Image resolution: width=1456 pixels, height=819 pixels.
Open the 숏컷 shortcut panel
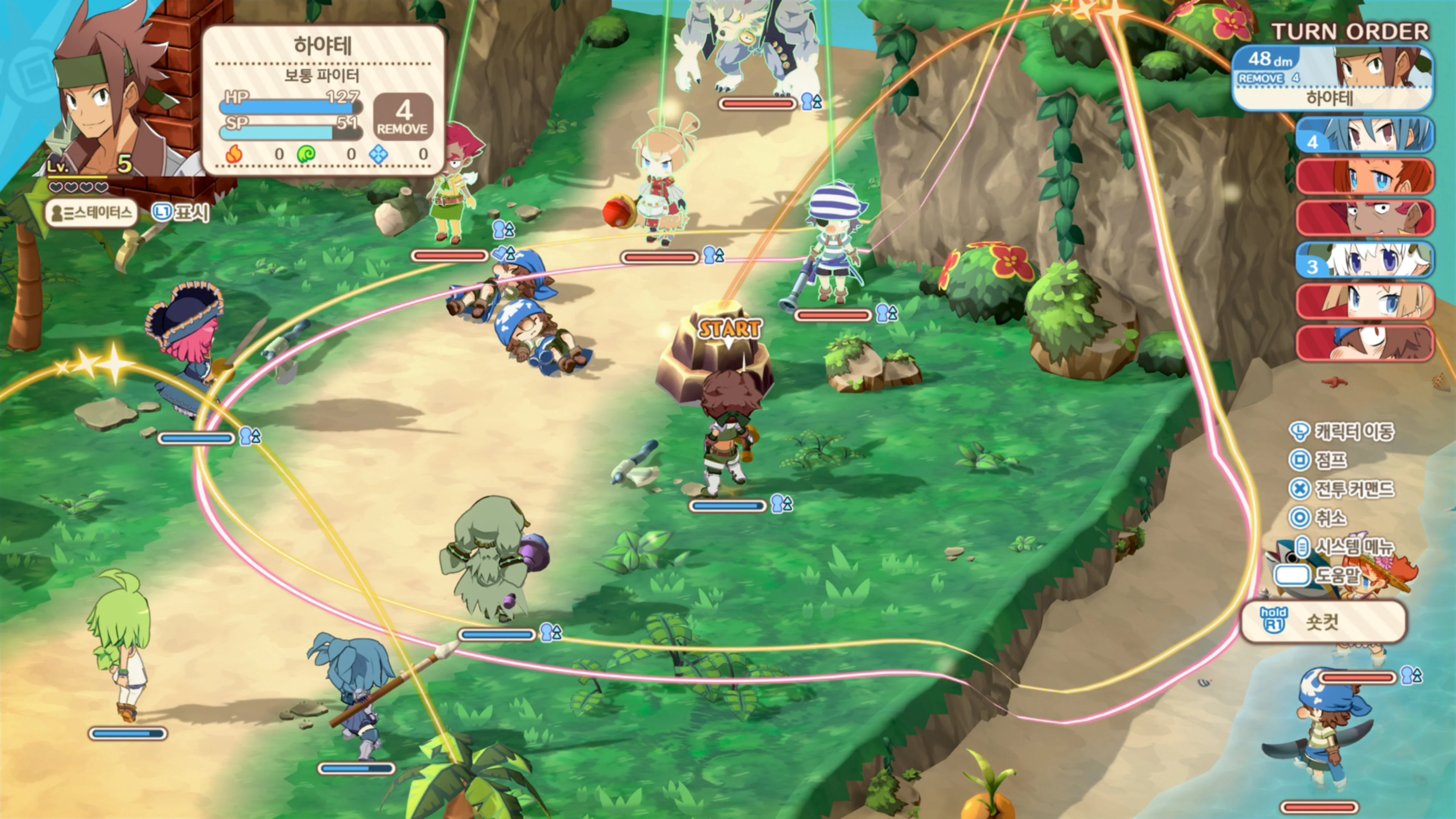pos(1323,622)
